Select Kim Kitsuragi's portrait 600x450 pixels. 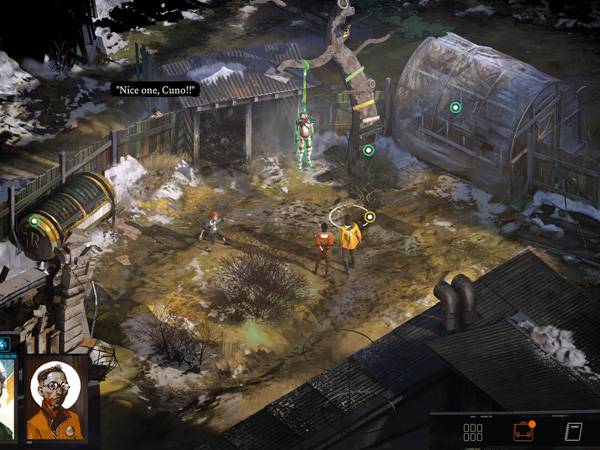tap(55, 398)
